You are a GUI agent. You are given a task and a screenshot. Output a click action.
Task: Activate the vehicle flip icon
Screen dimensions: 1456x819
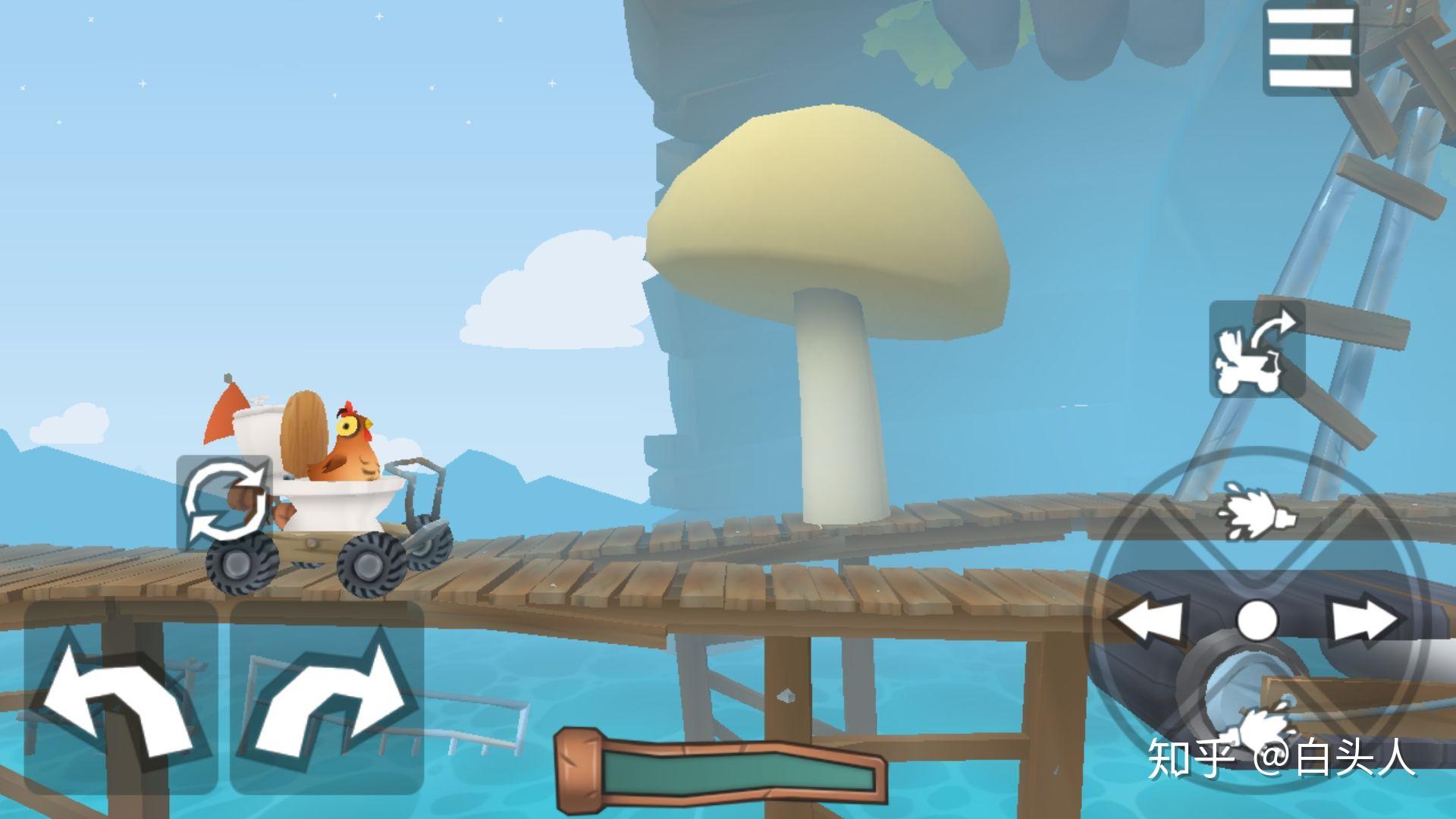click(1257, 350)
